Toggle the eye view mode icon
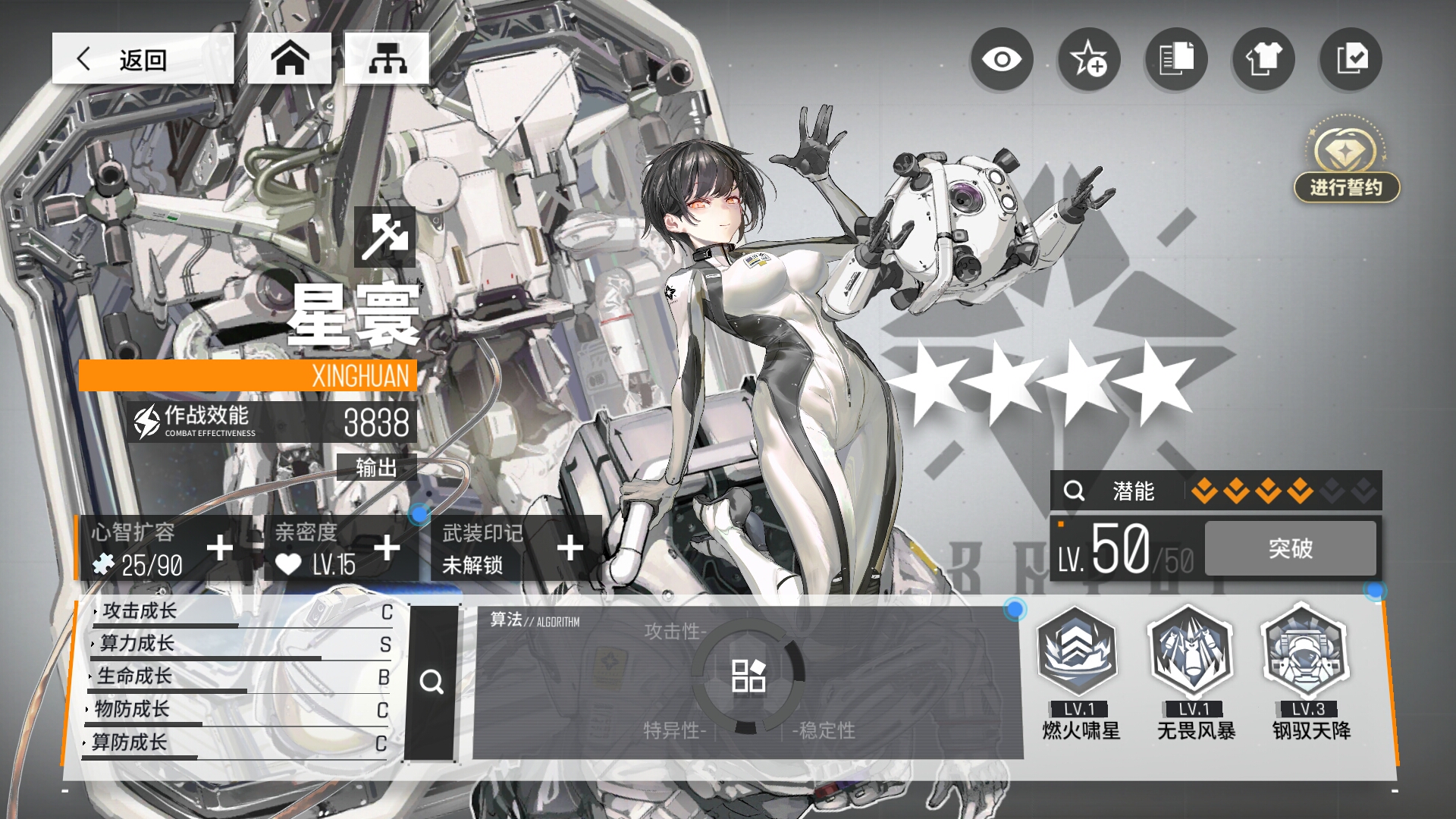Viewport: 1456px width, 819px height. (1001, 59)
